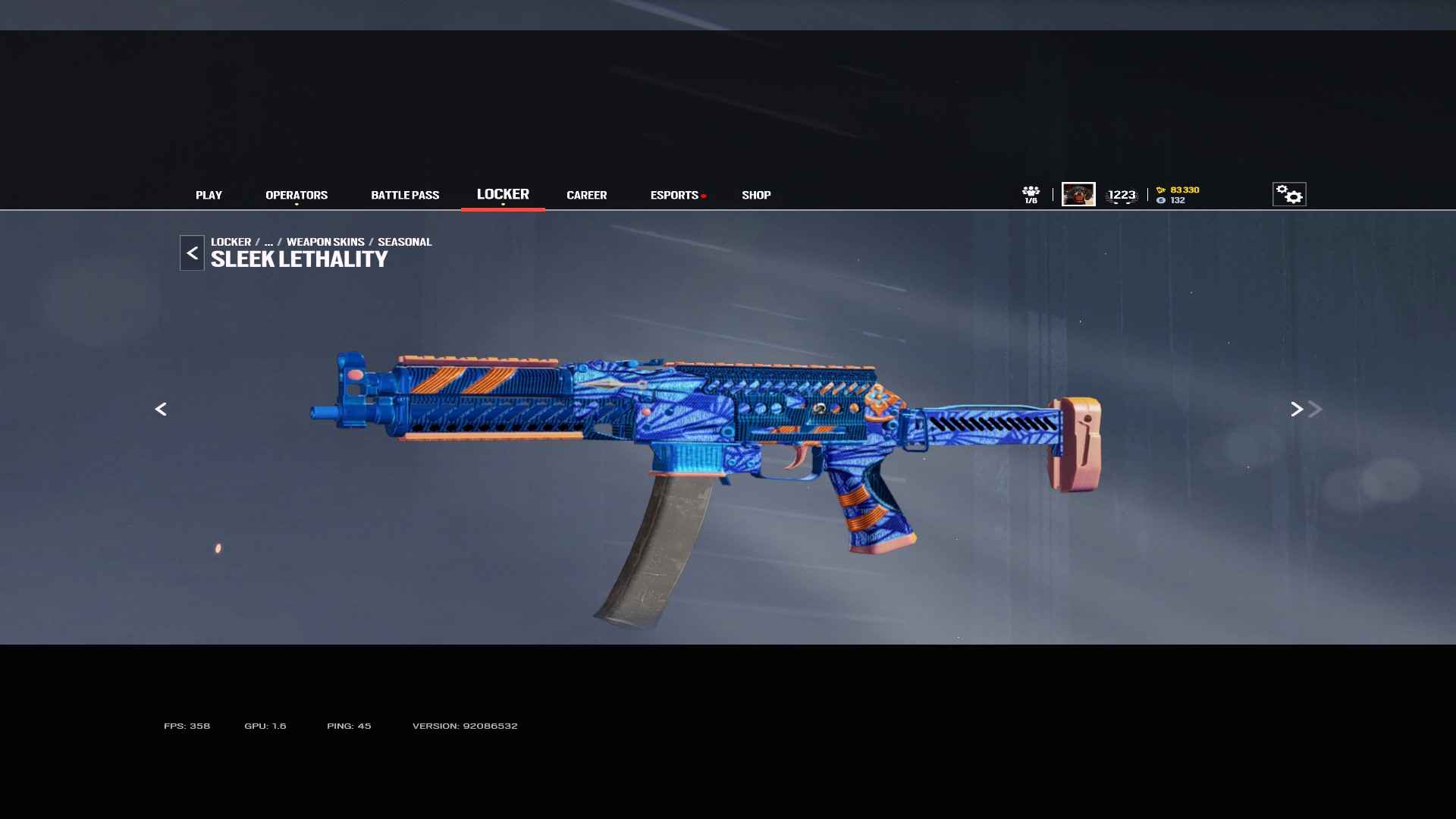Switch to the Esports tab
1456x819 pixels.
(674, 195)
